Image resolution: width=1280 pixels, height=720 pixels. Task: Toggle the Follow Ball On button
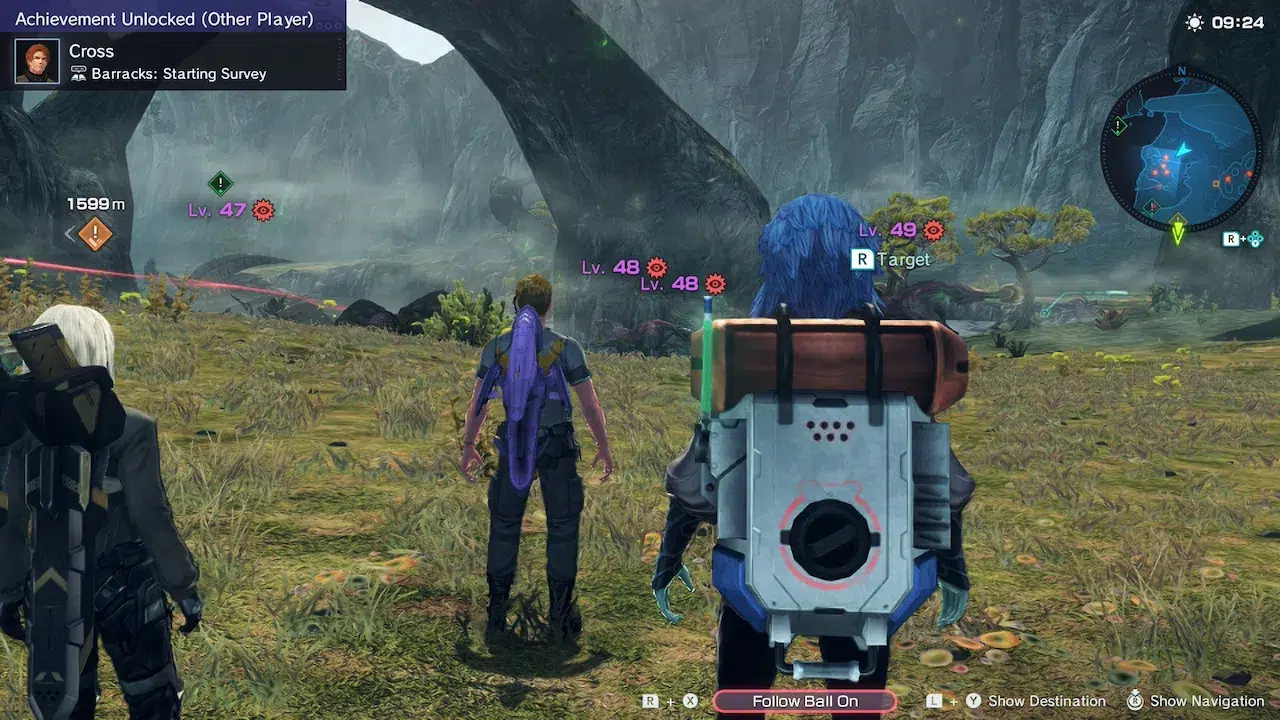click(x=805, y=701)
